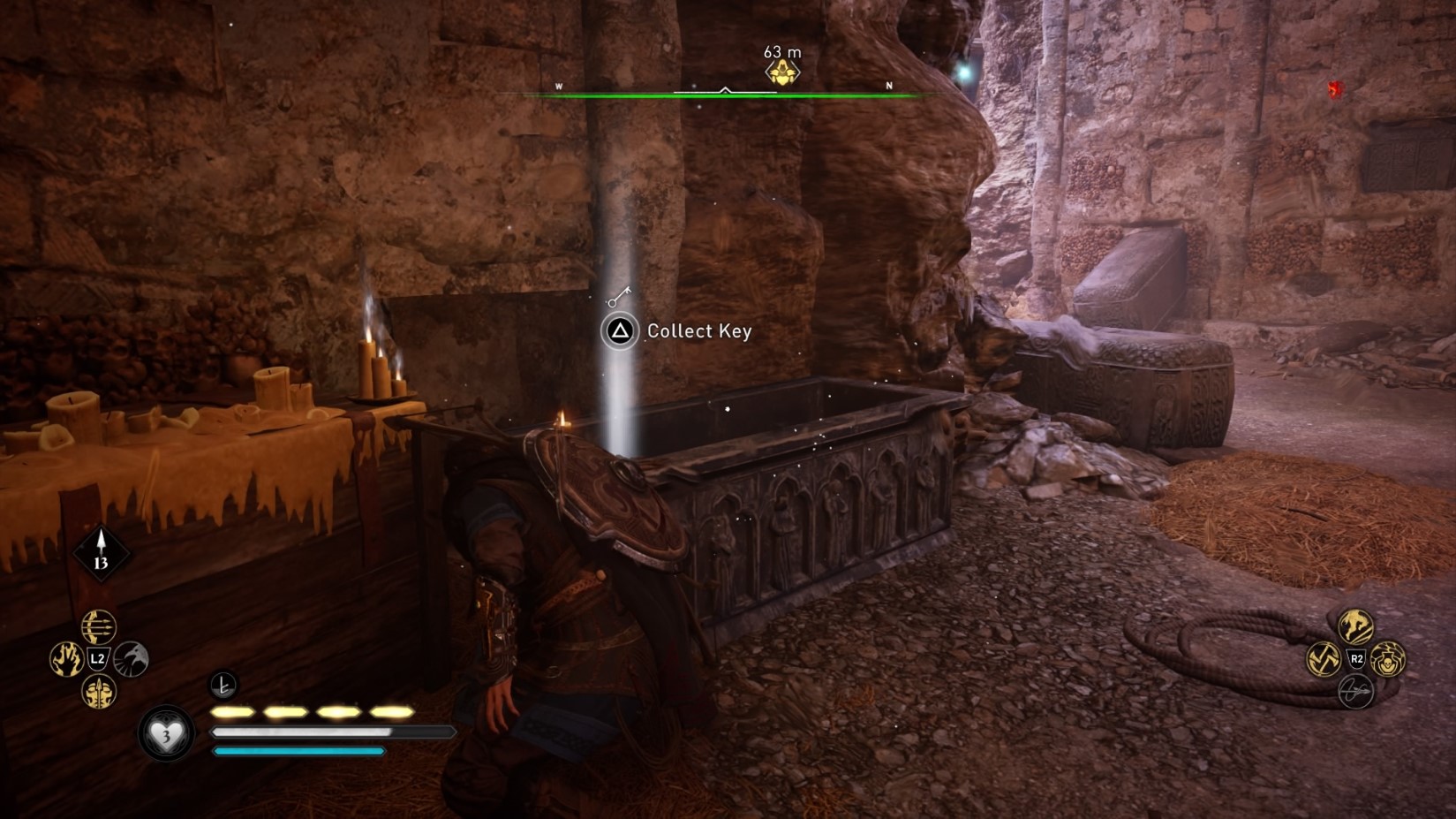Select the W marker on the compass bar
1456x819 pixels.
[560, 85]
